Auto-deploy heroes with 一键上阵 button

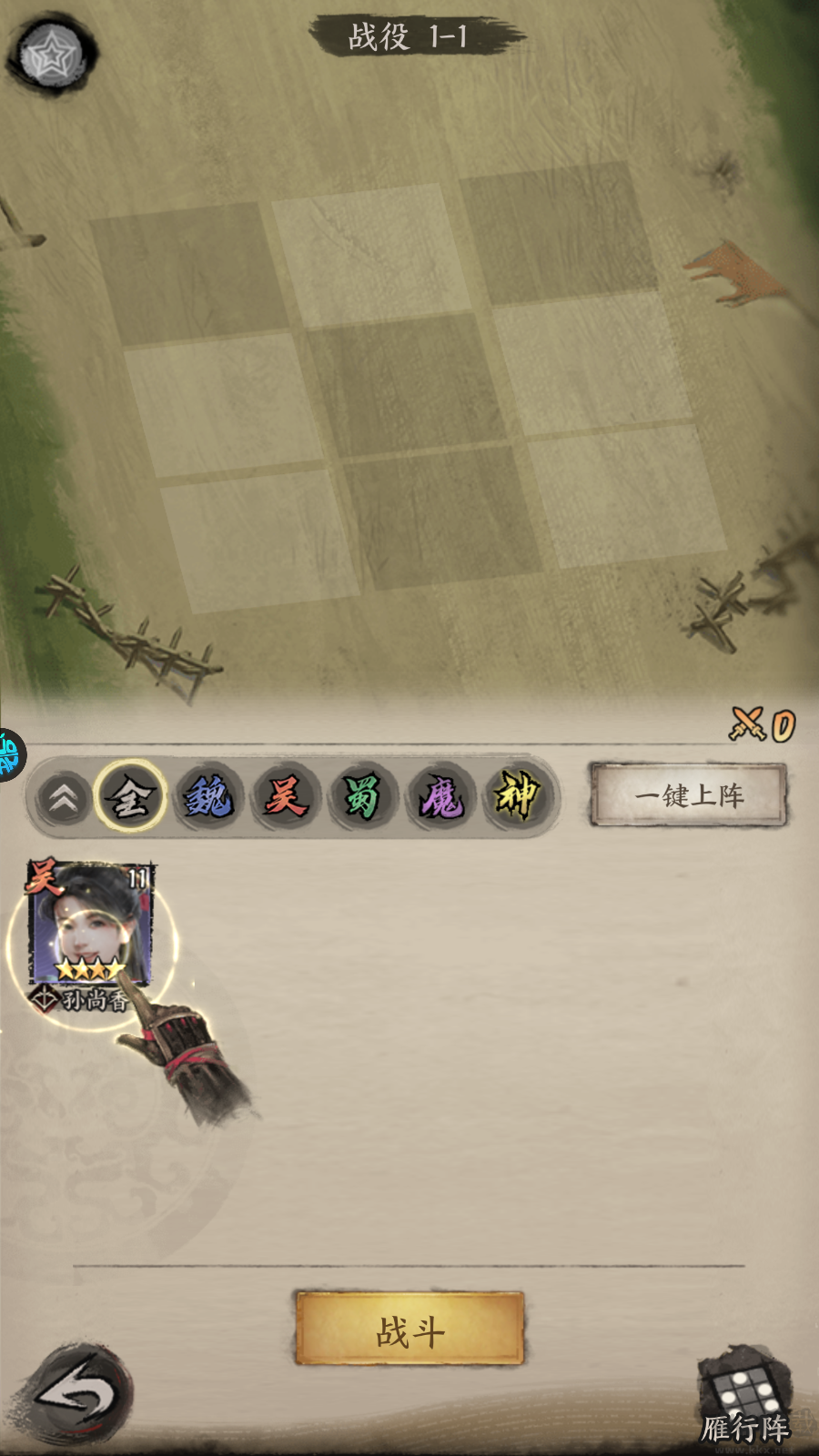coord(688,796)
